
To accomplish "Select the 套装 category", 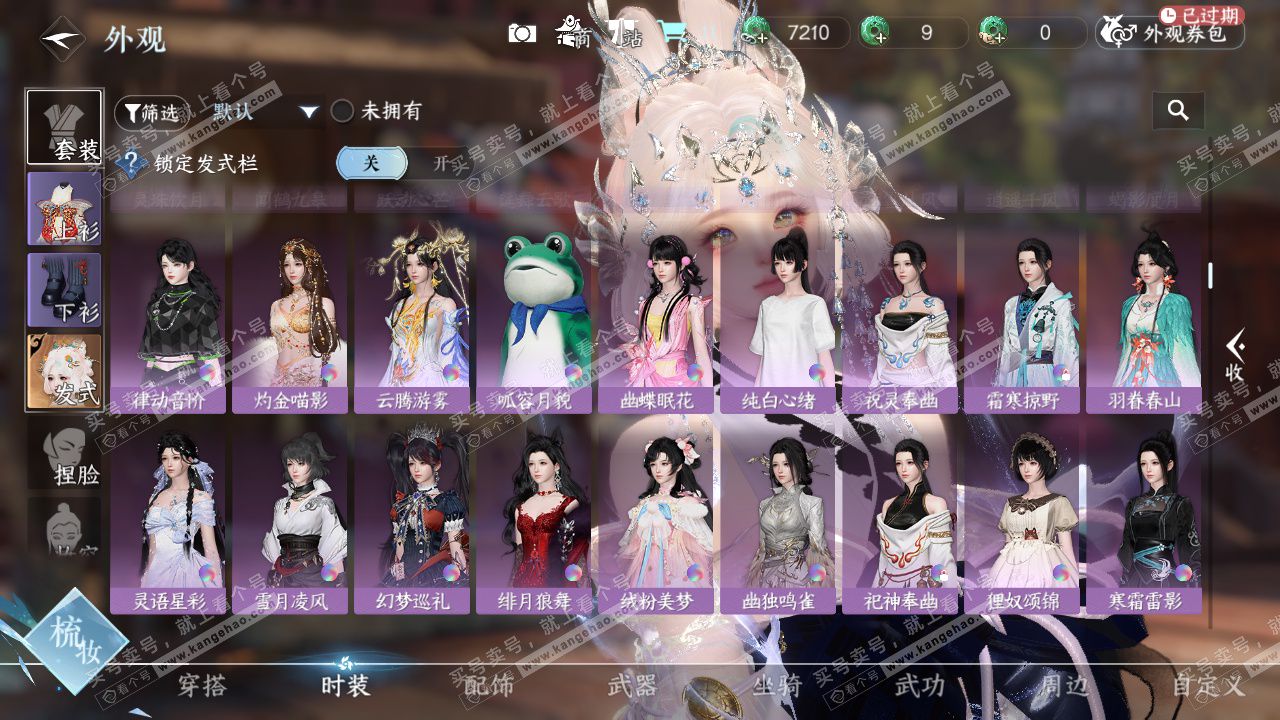I will click(x=64, y=127).
